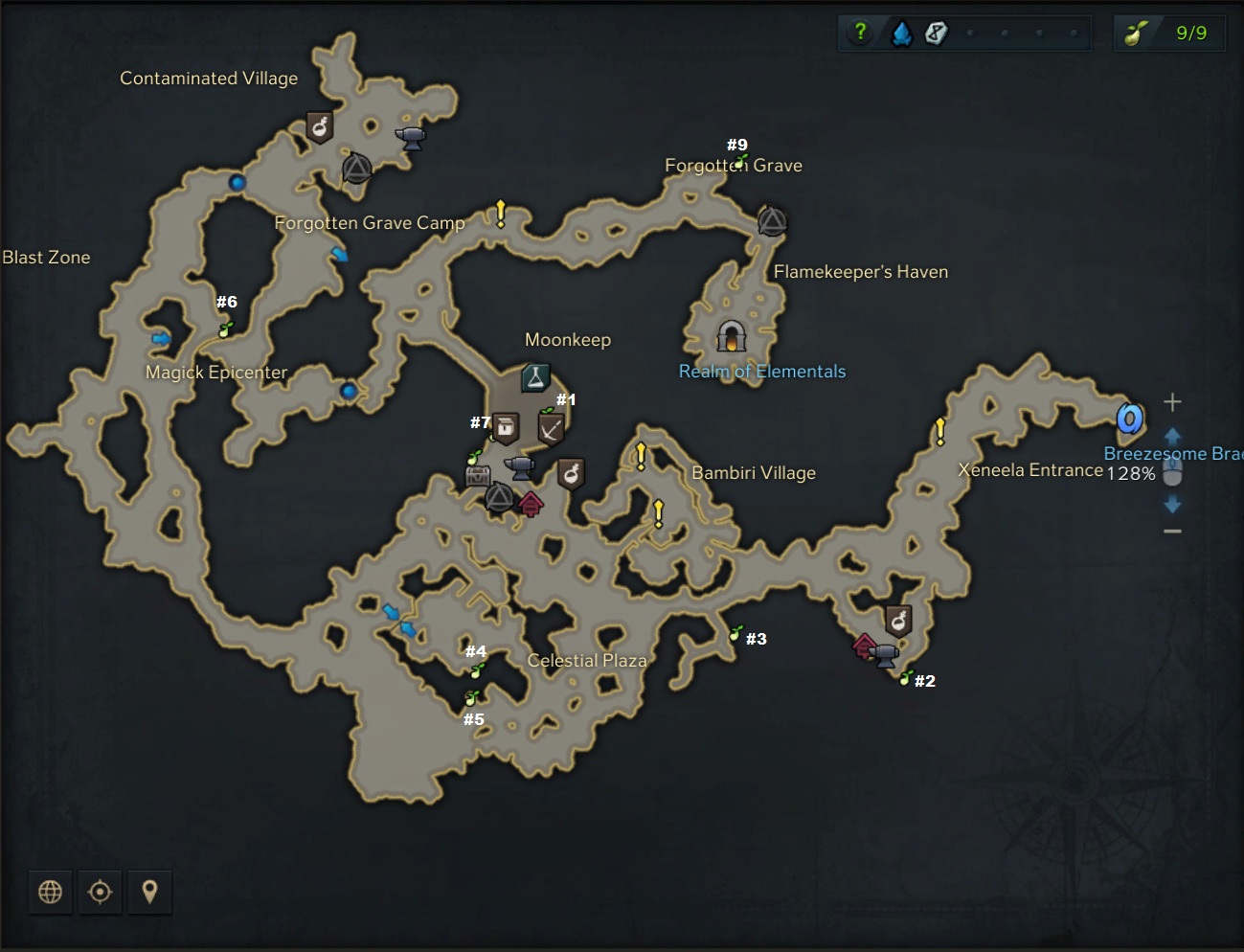This screenshot has width=1244, height=952.
Task: Select the Breezesome Brae portal marker
Action: 1130,419
